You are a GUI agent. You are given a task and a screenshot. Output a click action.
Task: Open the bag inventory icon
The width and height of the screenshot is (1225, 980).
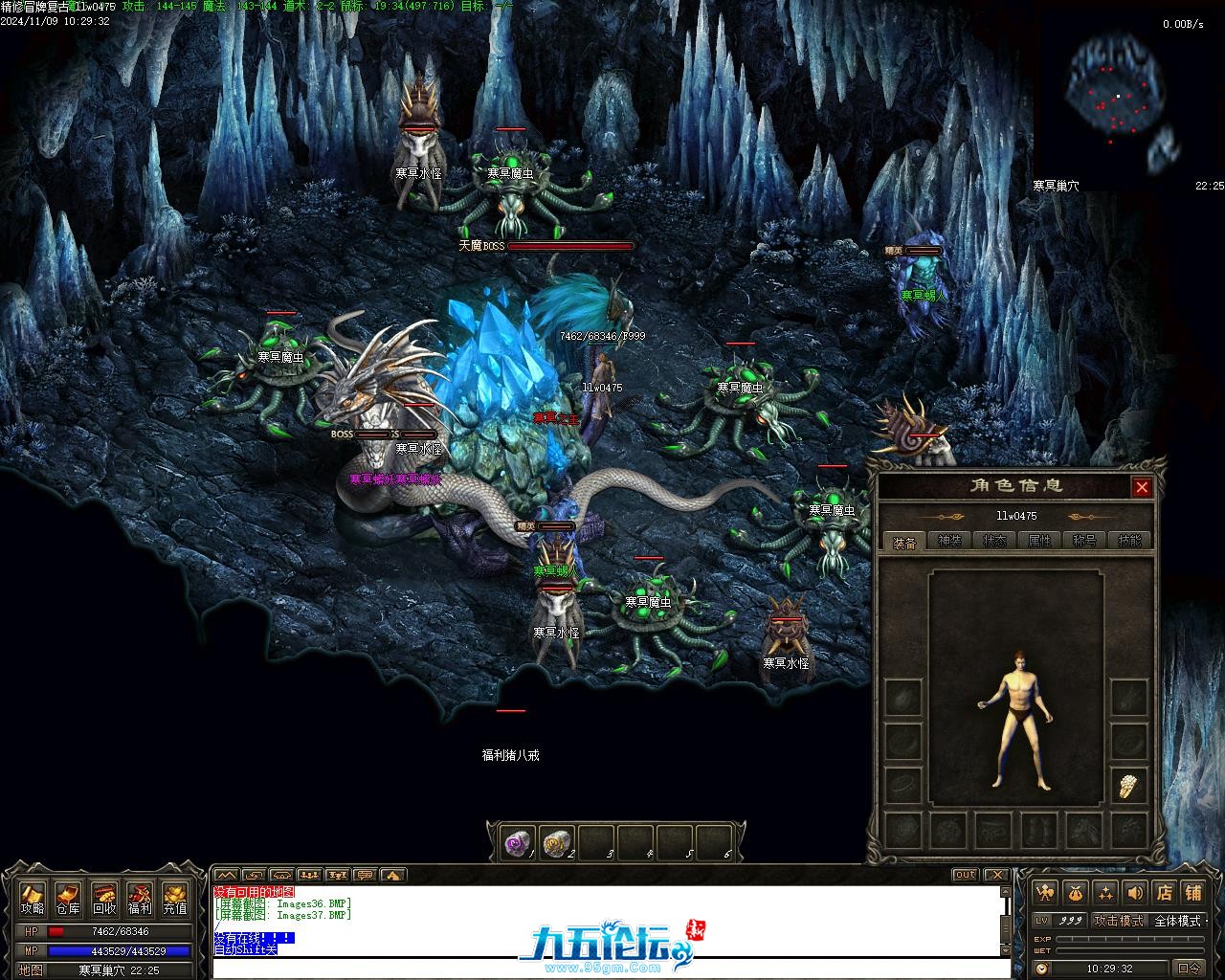pyautogui.click(x=1076, y=893)
